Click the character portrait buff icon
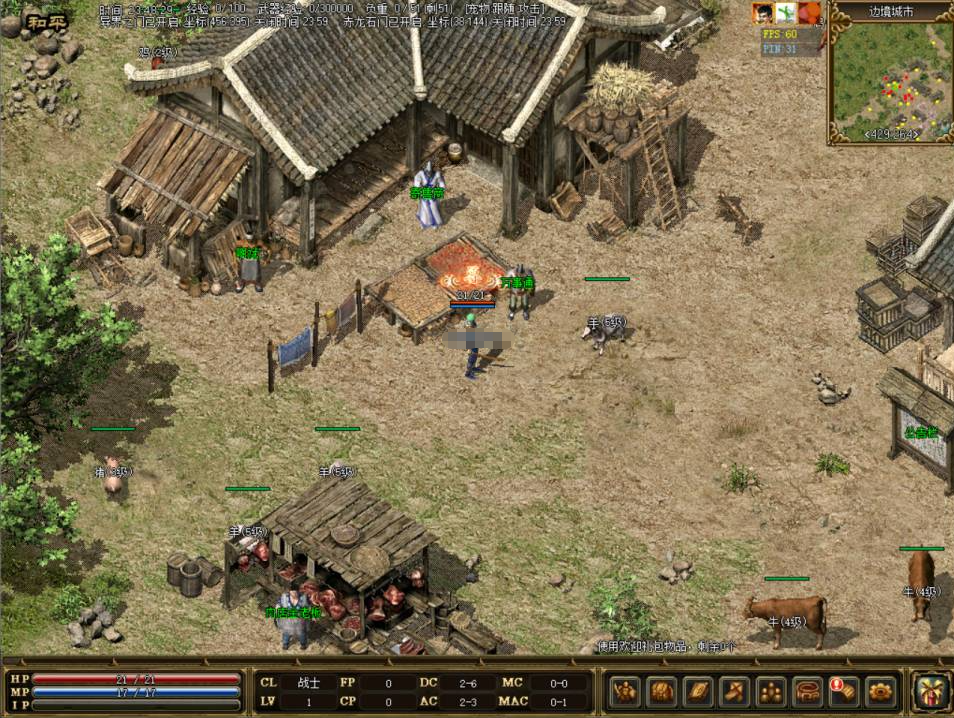The image size is (954, 718). (x=763, y=13)
